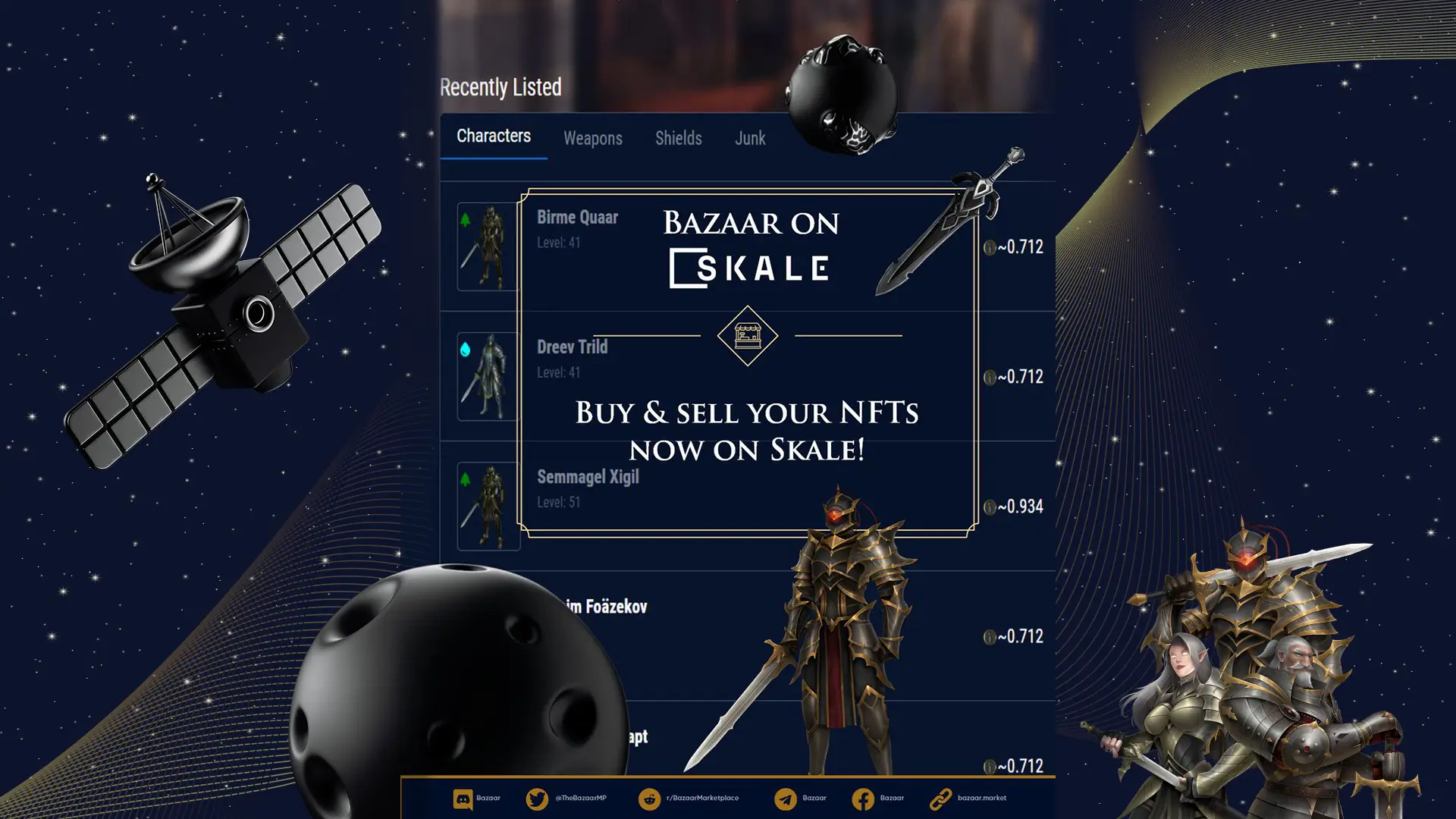Click the Telegram icon in the footer
The image size is (1456, 819).
tap(787, 798)
